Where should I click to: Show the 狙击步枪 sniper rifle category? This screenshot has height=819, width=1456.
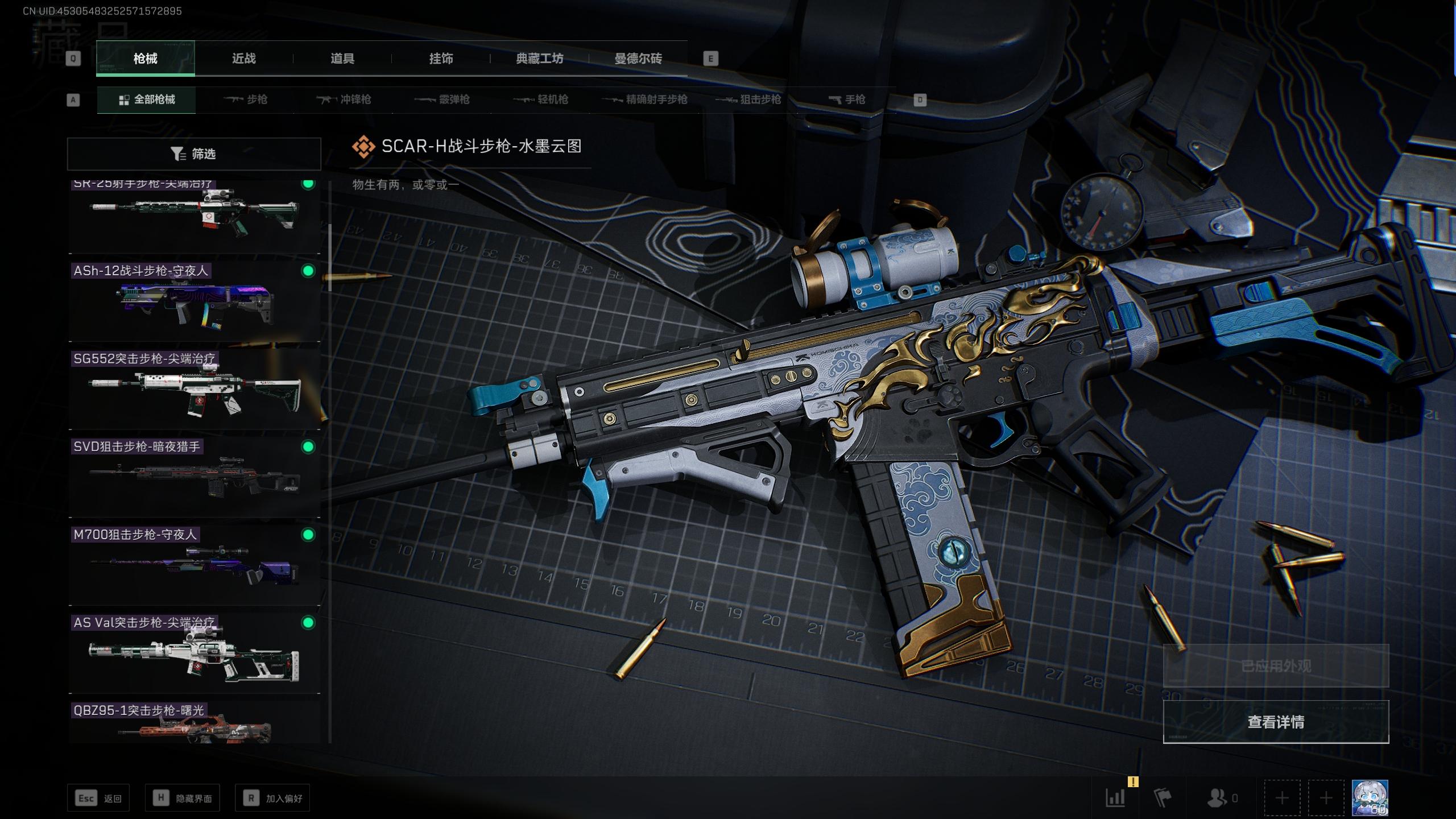coord(748,100)
